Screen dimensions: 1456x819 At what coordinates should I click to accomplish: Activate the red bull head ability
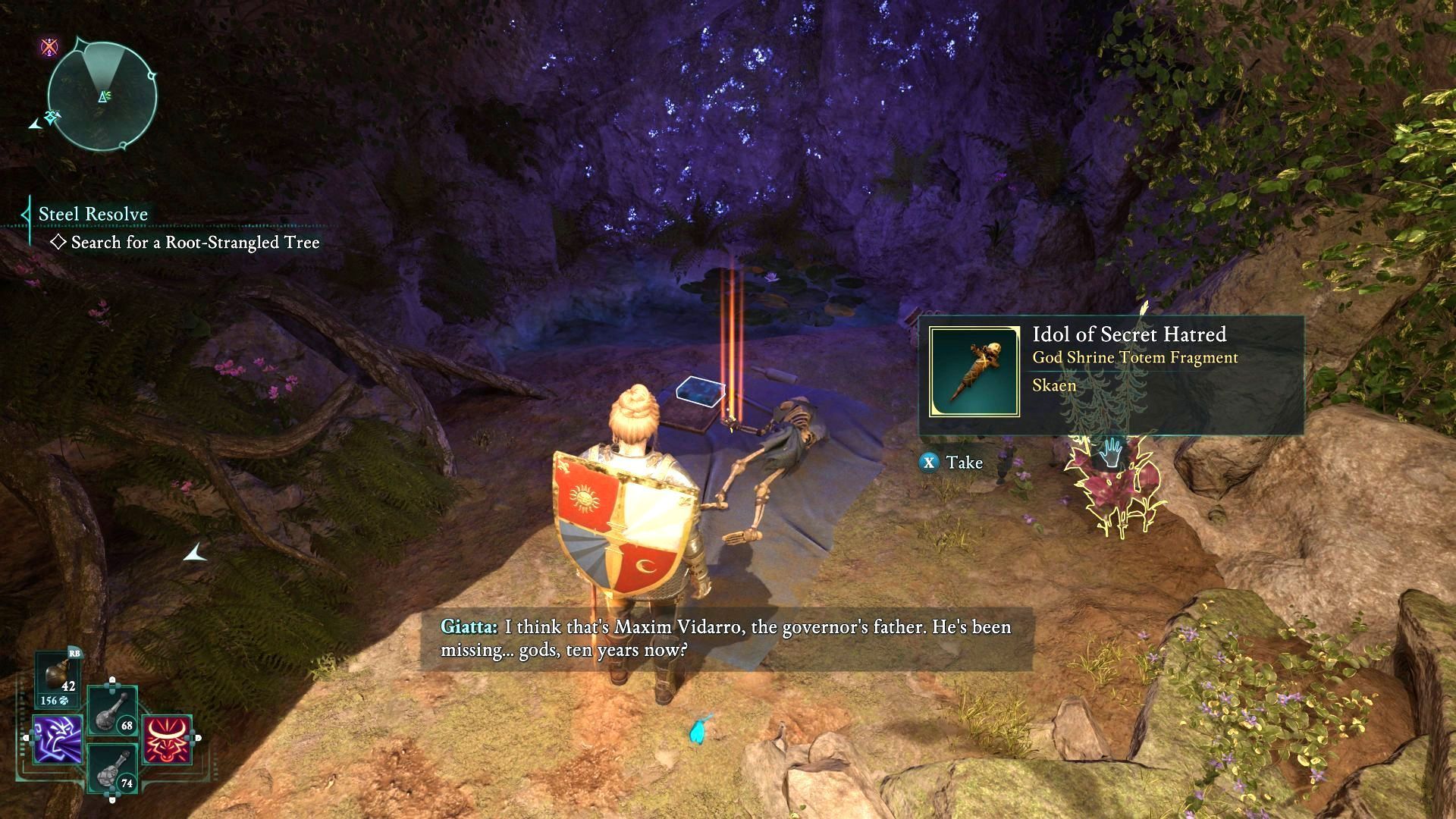click(167, 739)
